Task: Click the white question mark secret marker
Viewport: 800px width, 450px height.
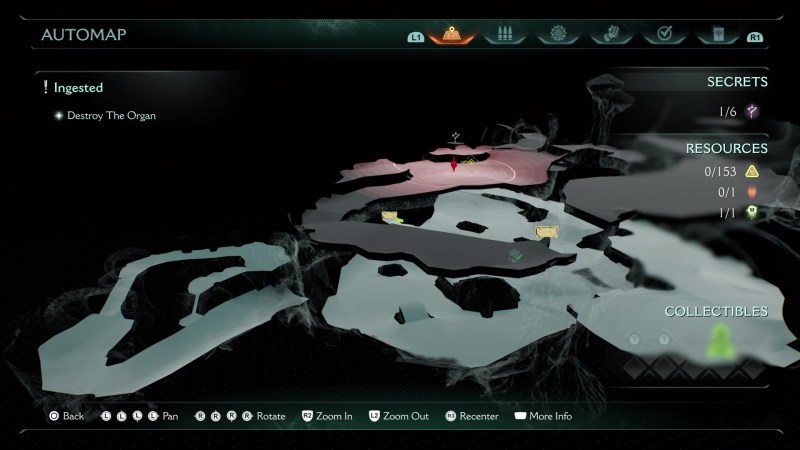Action: coord(456,136)
